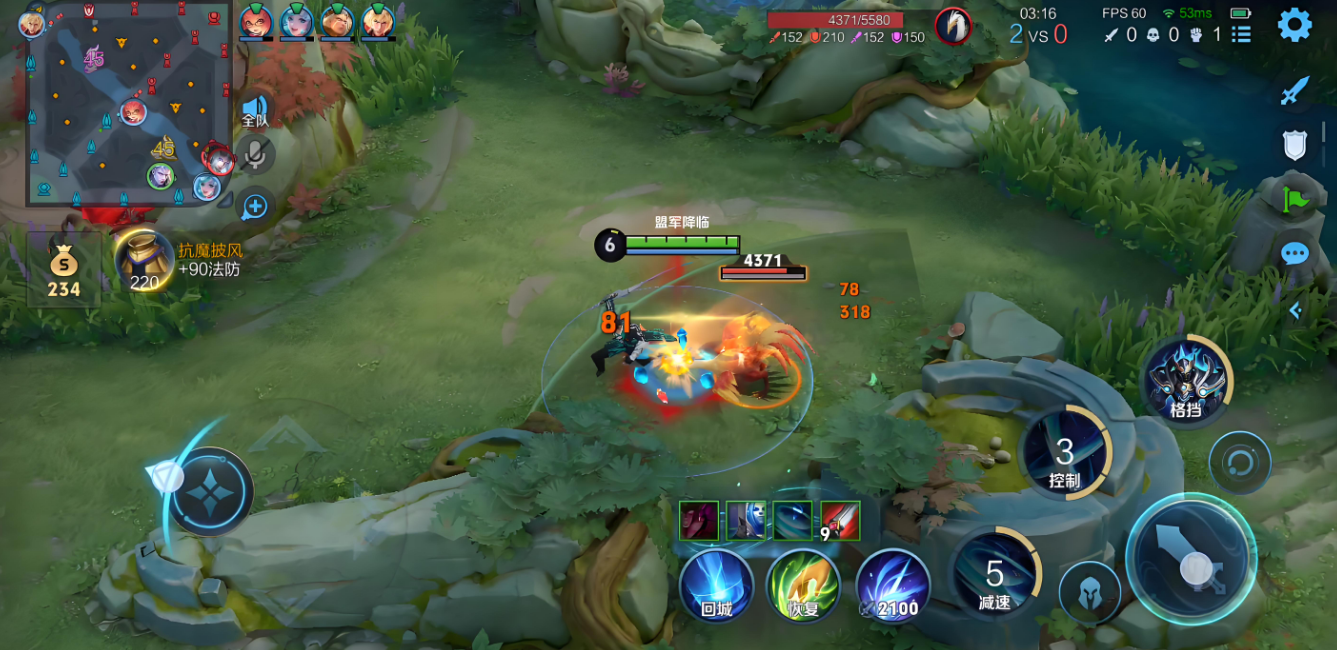The image size is (1337, 650).
Task: Trigger the skill labeled 2100
Action: pyautogui.click(x=892, y=585)
